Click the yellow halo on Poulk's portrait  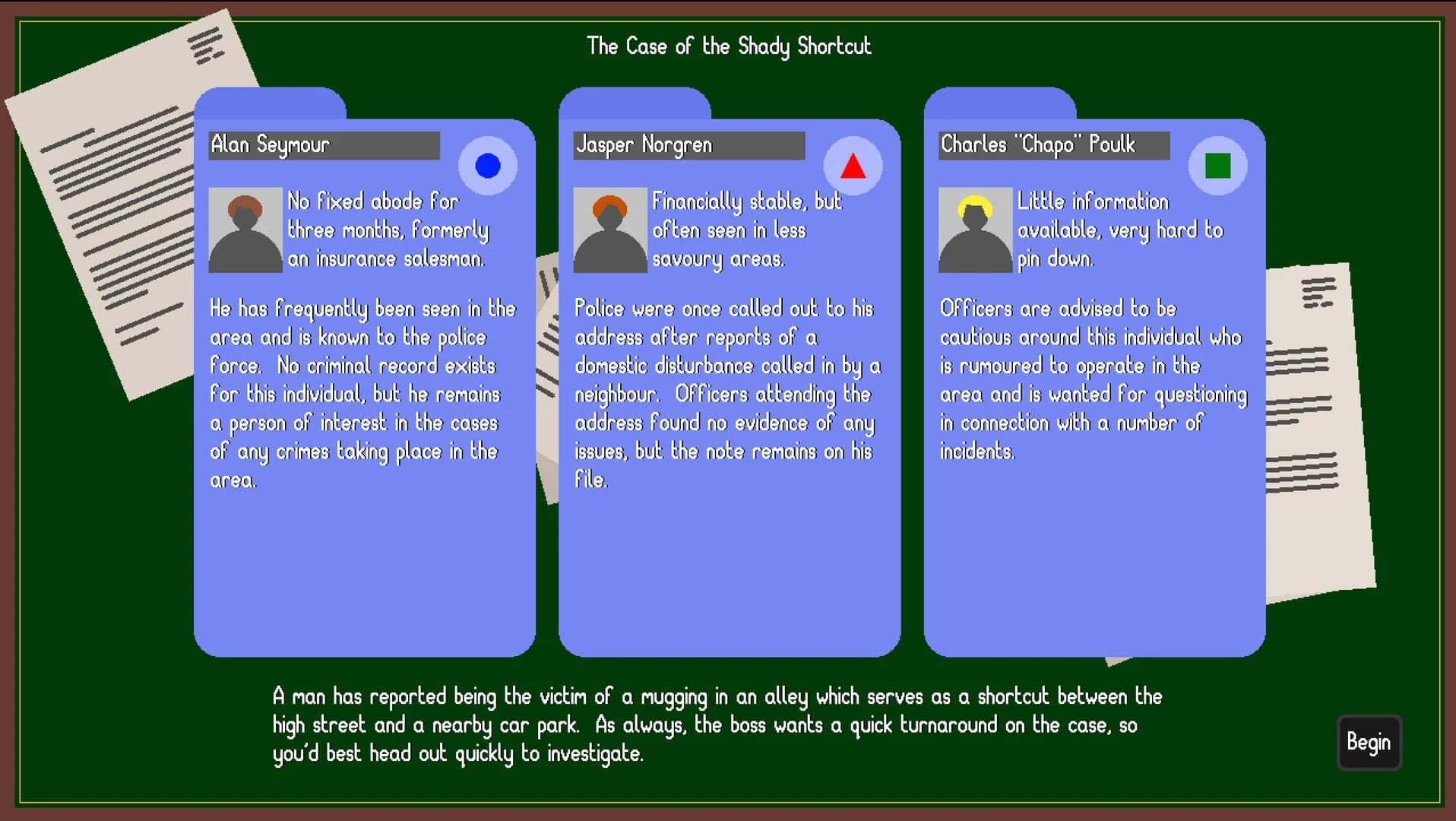coord(974,205)
